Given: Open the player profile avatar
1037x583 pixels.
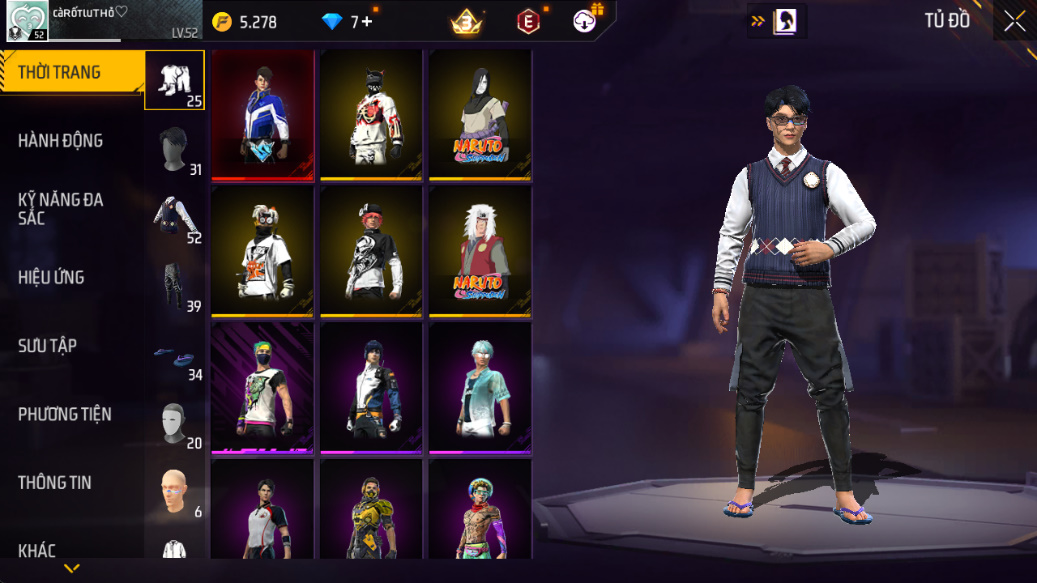Looking at the screenshot, I should pyautogui.click(x=27, y=21).
